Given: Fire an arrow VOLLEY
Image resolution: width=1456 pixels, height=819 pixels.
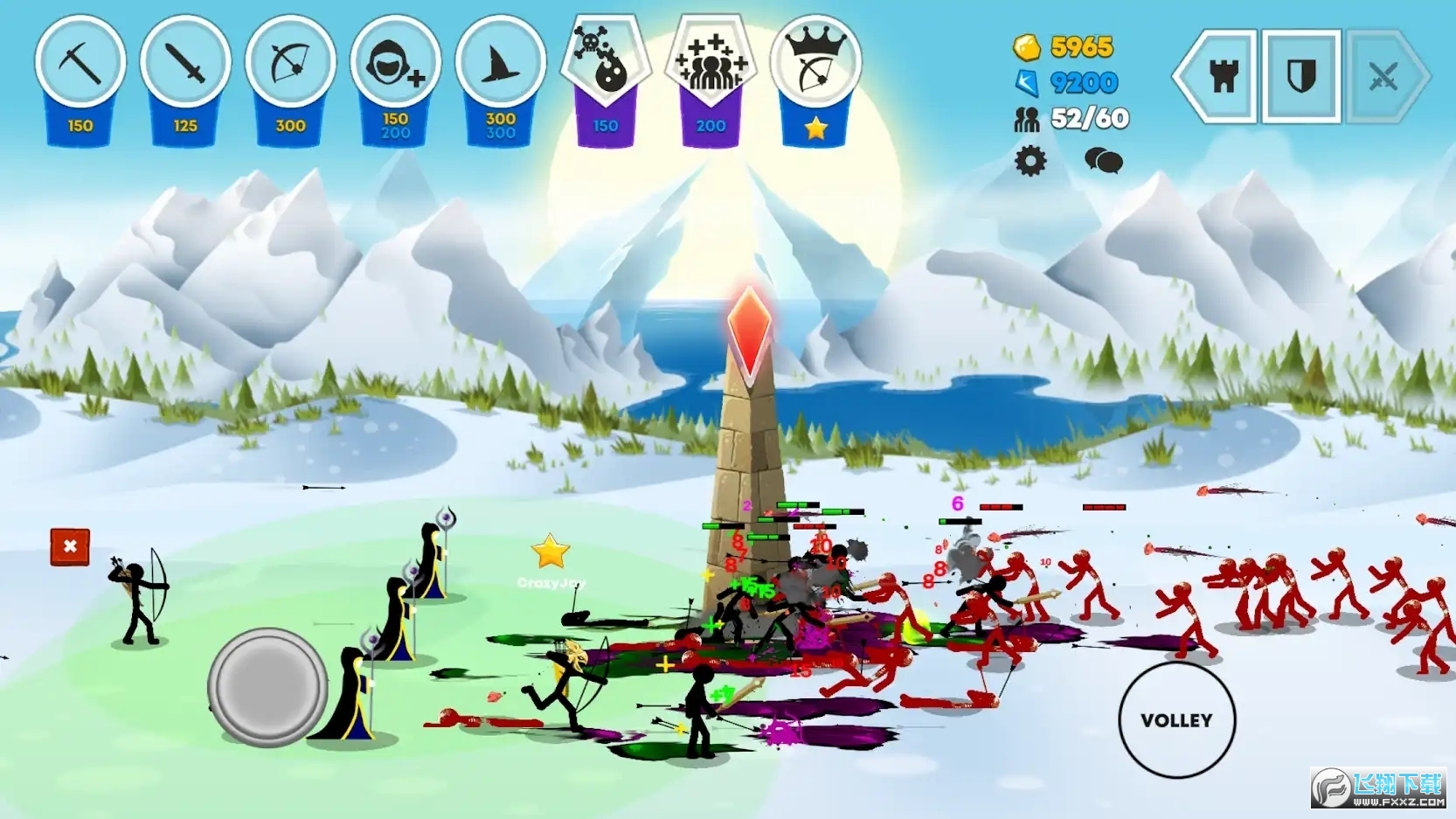Looking at the screenshot, I should pos(1176,720).
